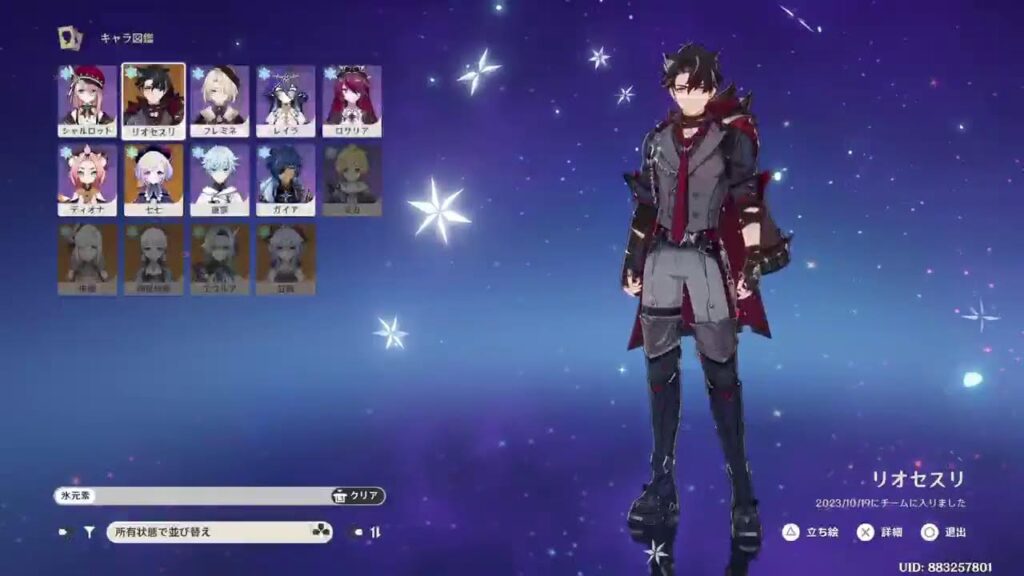The image size is (1024, 576).
Task: Clear the filter with the クリア button
Action: click(x=357, y=496)
